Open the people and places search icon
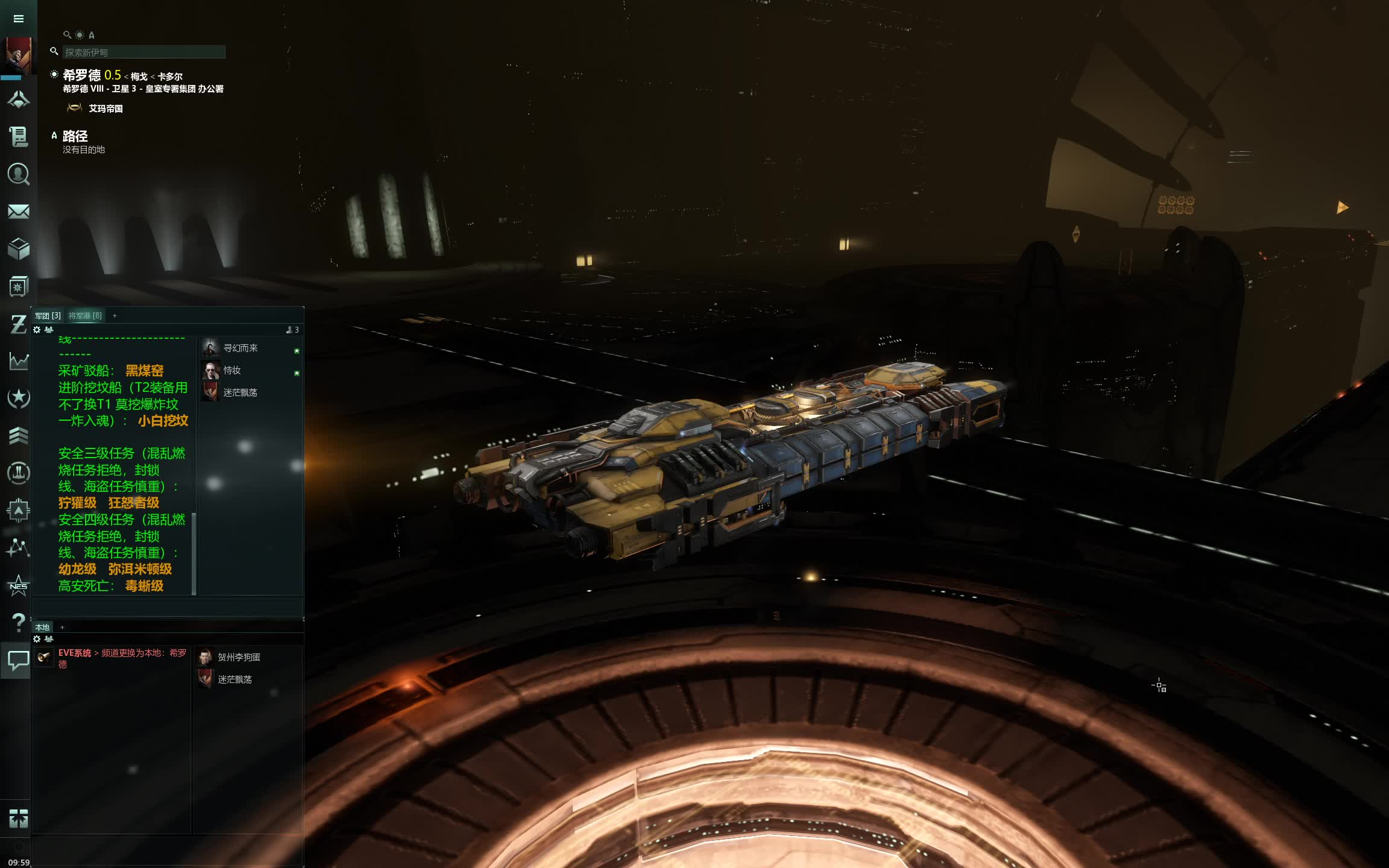The image size is (1389, 868). [x=19, y=174]
